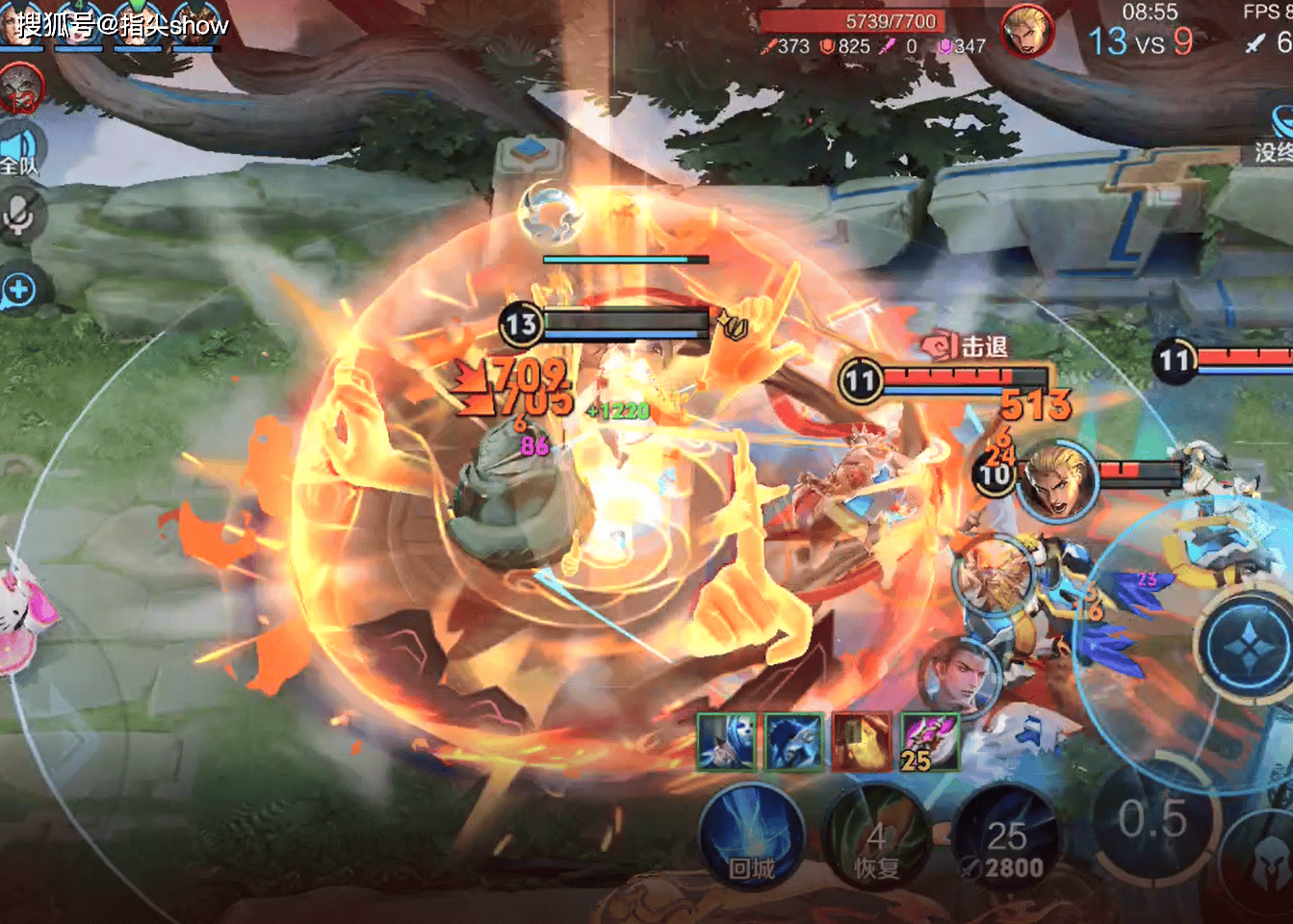Target the dark-haired hero avatar
The height and width of the screenshot is (924, 1293).
[x=958, y=674]
